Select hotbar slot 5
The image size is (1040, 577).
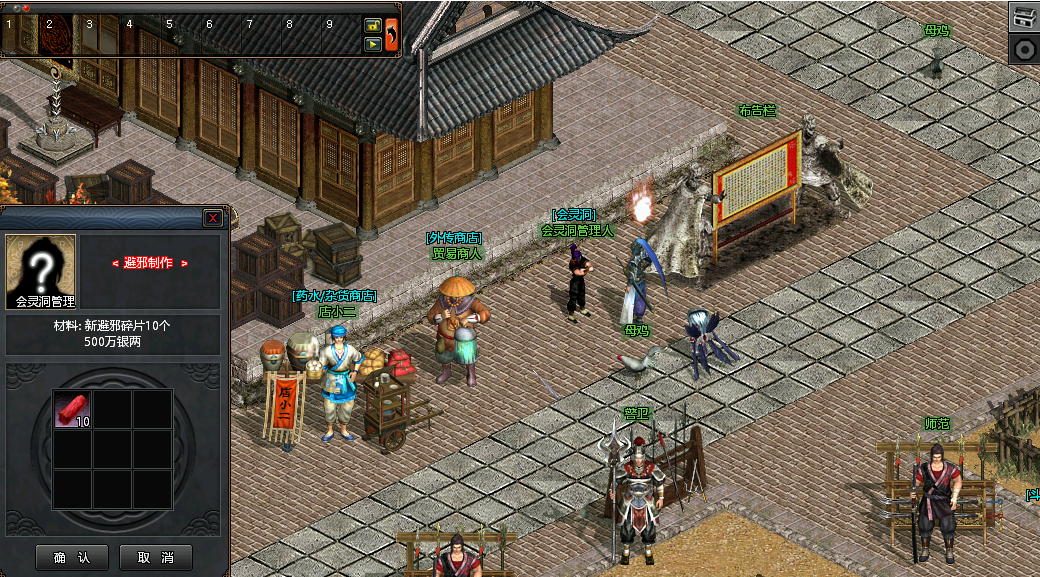[178, 35]
